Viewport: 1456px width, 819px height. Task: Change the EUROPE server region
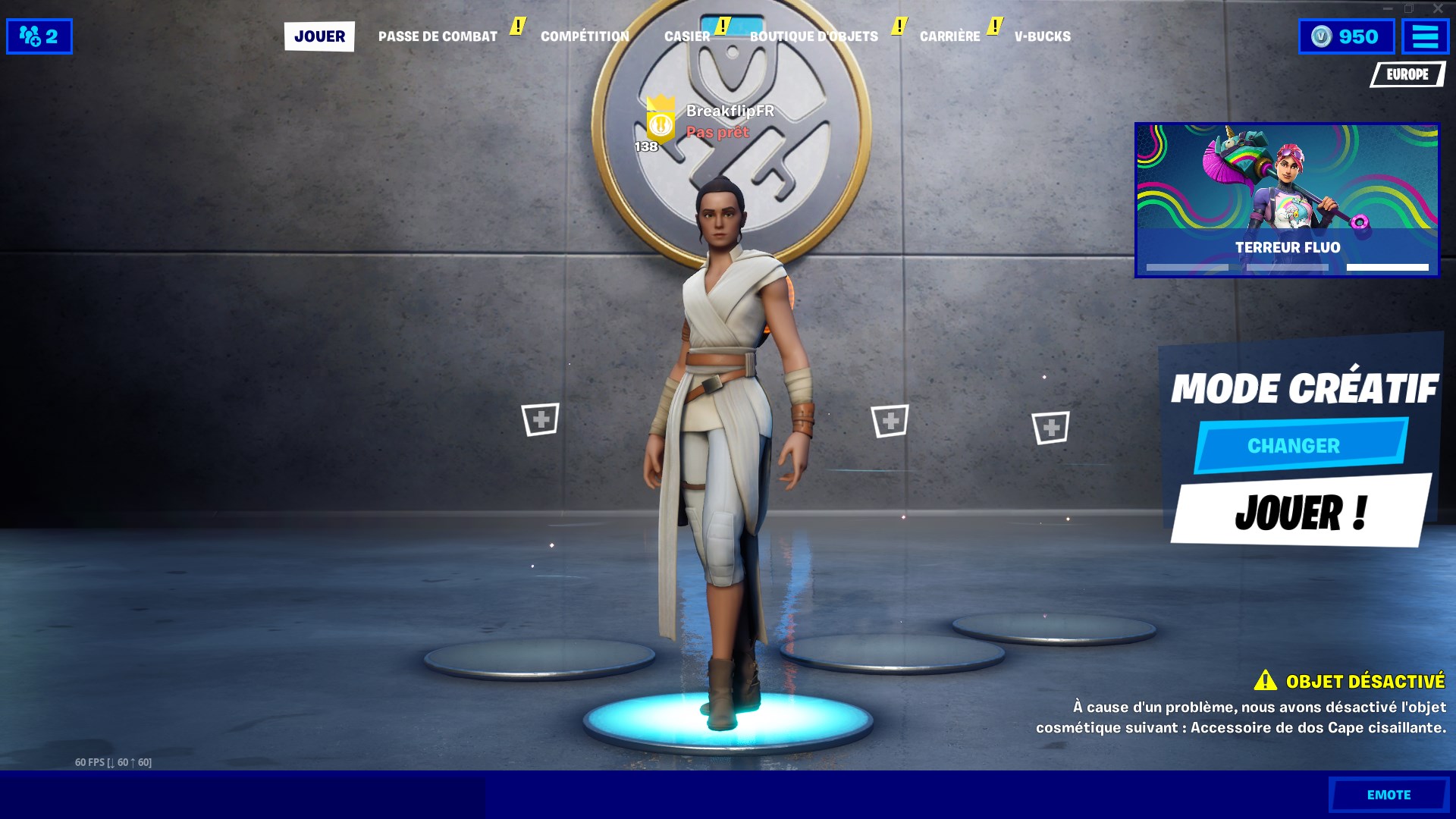click(1407, 74)
